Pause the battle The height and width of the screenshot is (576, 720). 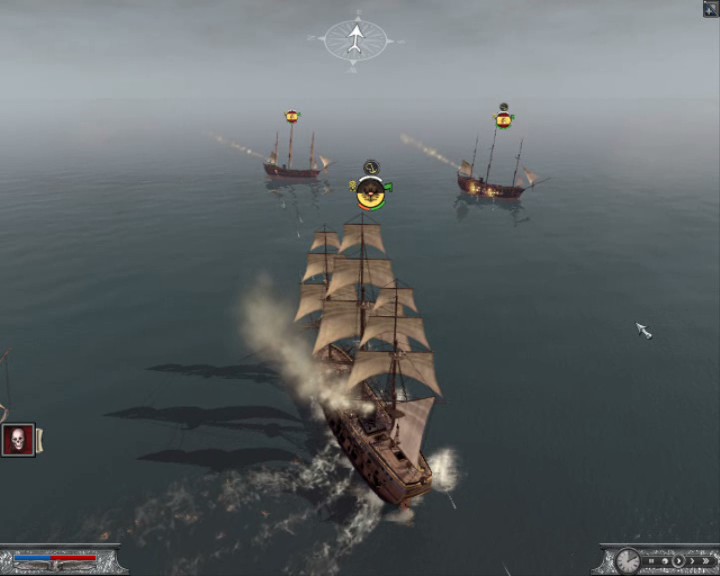pyautogui.click(x=651, y=561)
